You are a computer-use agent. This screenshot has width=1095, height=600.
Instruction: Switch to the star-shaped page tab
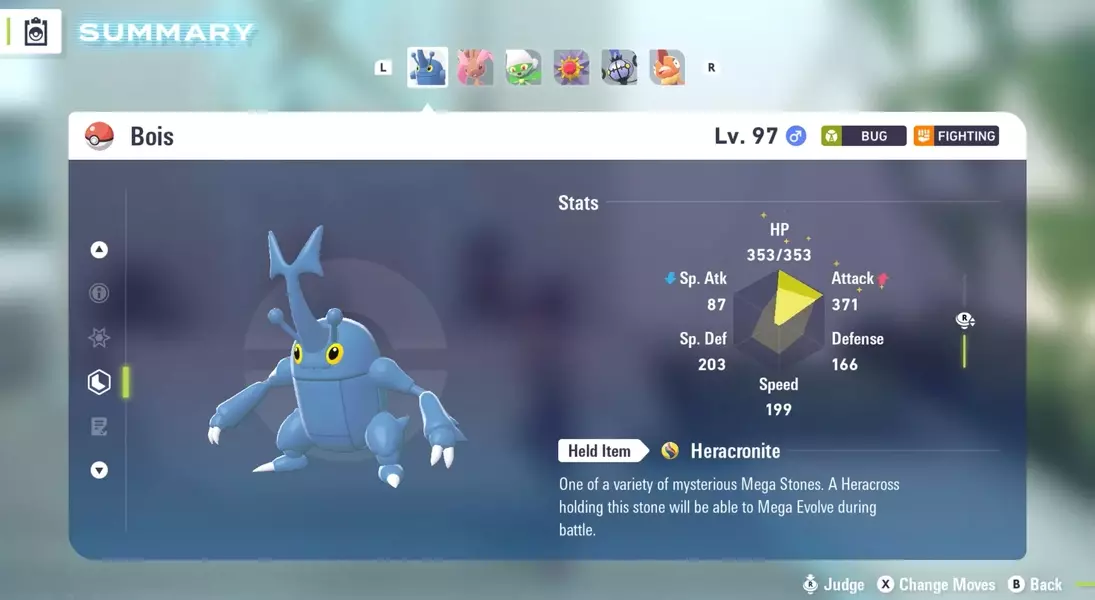click(x=99, y=338)
